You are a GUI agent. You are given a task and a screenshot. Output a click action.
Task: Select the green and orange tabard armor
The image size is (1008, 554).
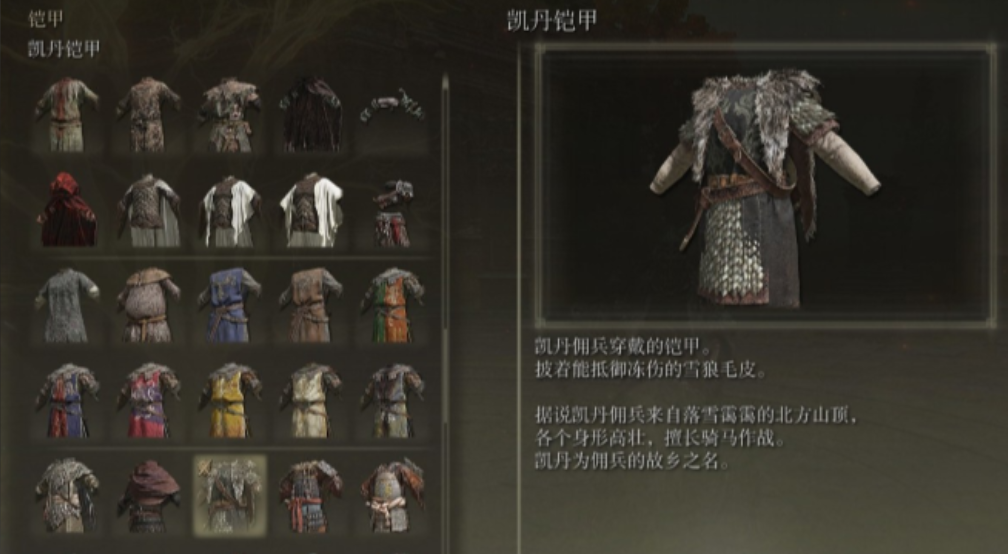click(x=392, y=304)
